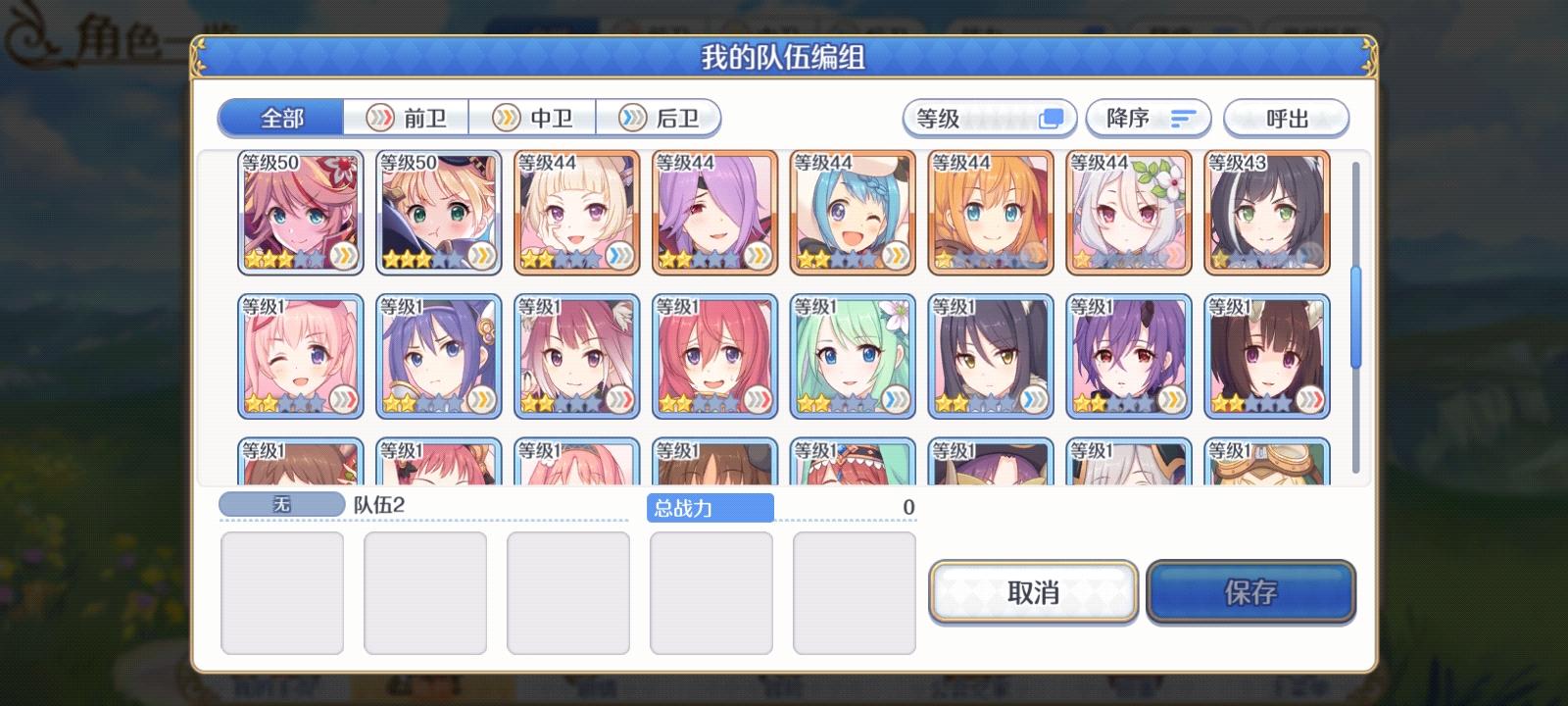Toggle the 无 switch beside 队伍2
The image size is (1568, 706).
coord(281,501)
